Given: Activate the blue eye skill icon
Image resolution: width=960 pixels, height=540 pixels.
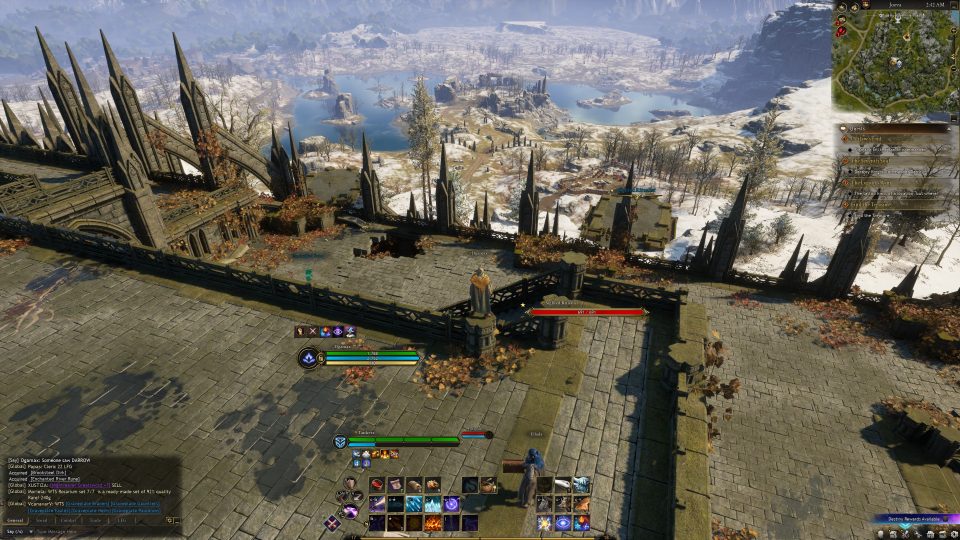Looking at the screenshot, I should click(x=563, y=523).
